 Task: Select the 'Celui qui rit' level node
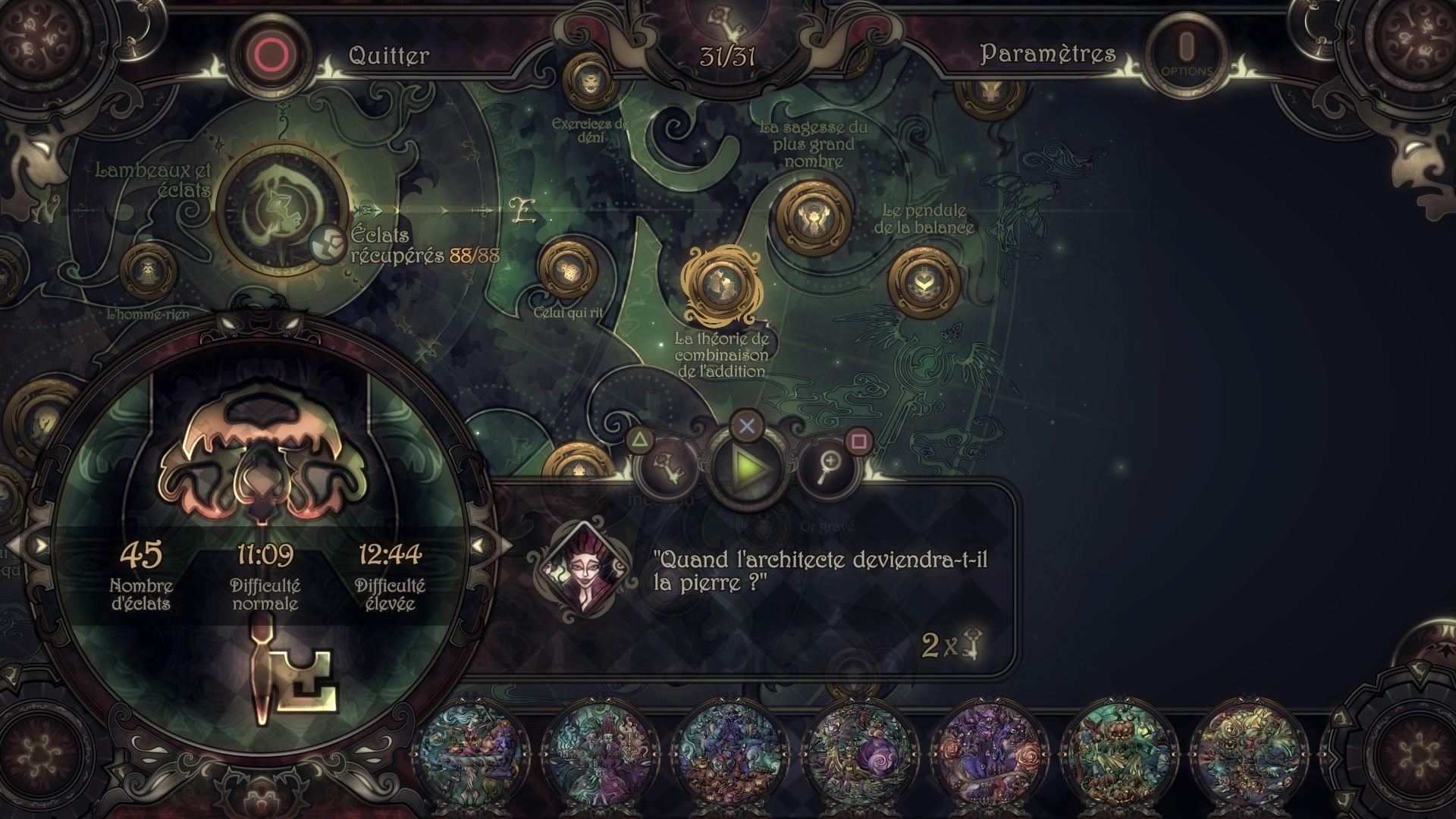click(x=568, y=271)
